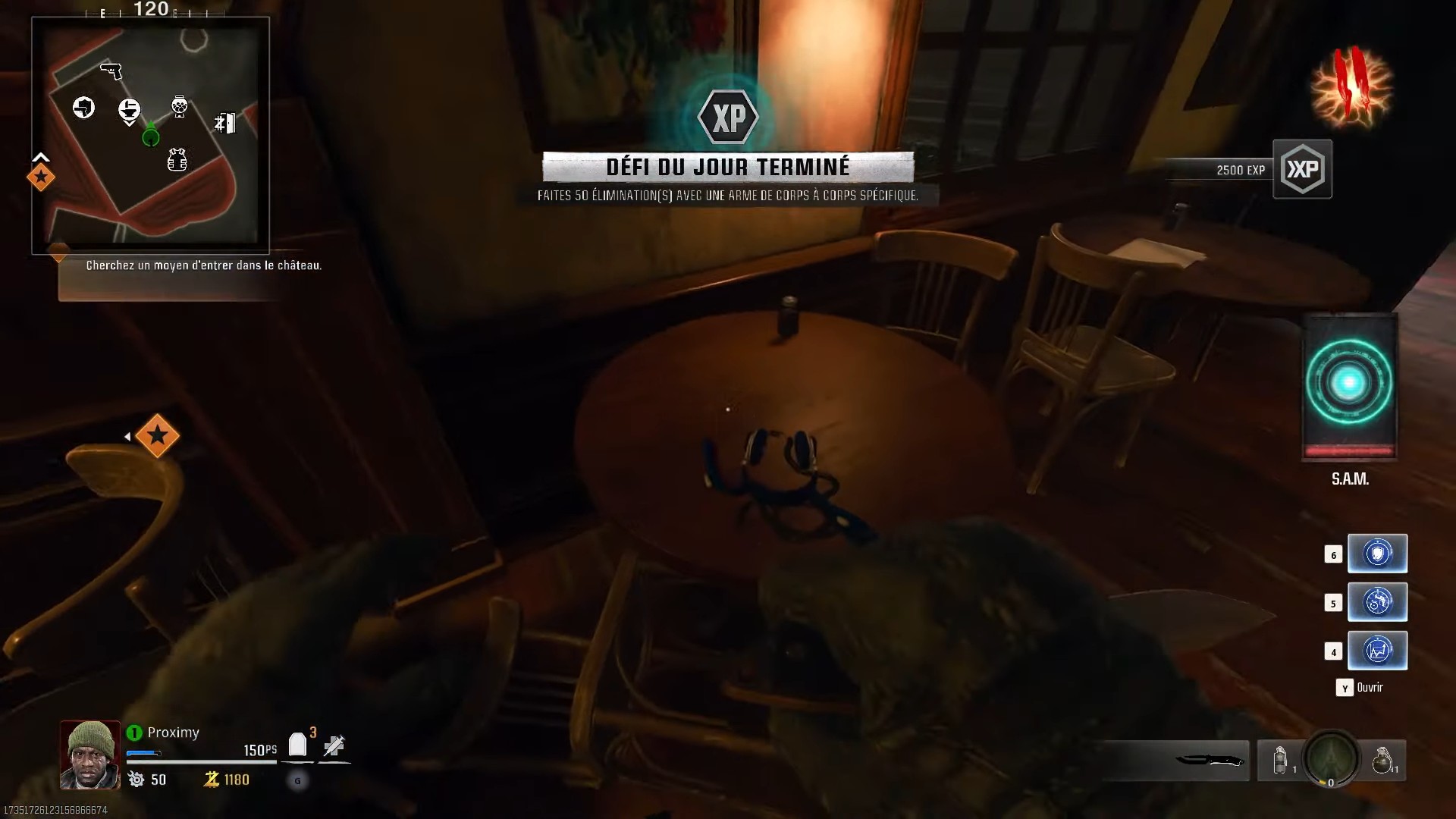
Task: Toggle the green player marker on the minimap
Action: pos(150,137)
